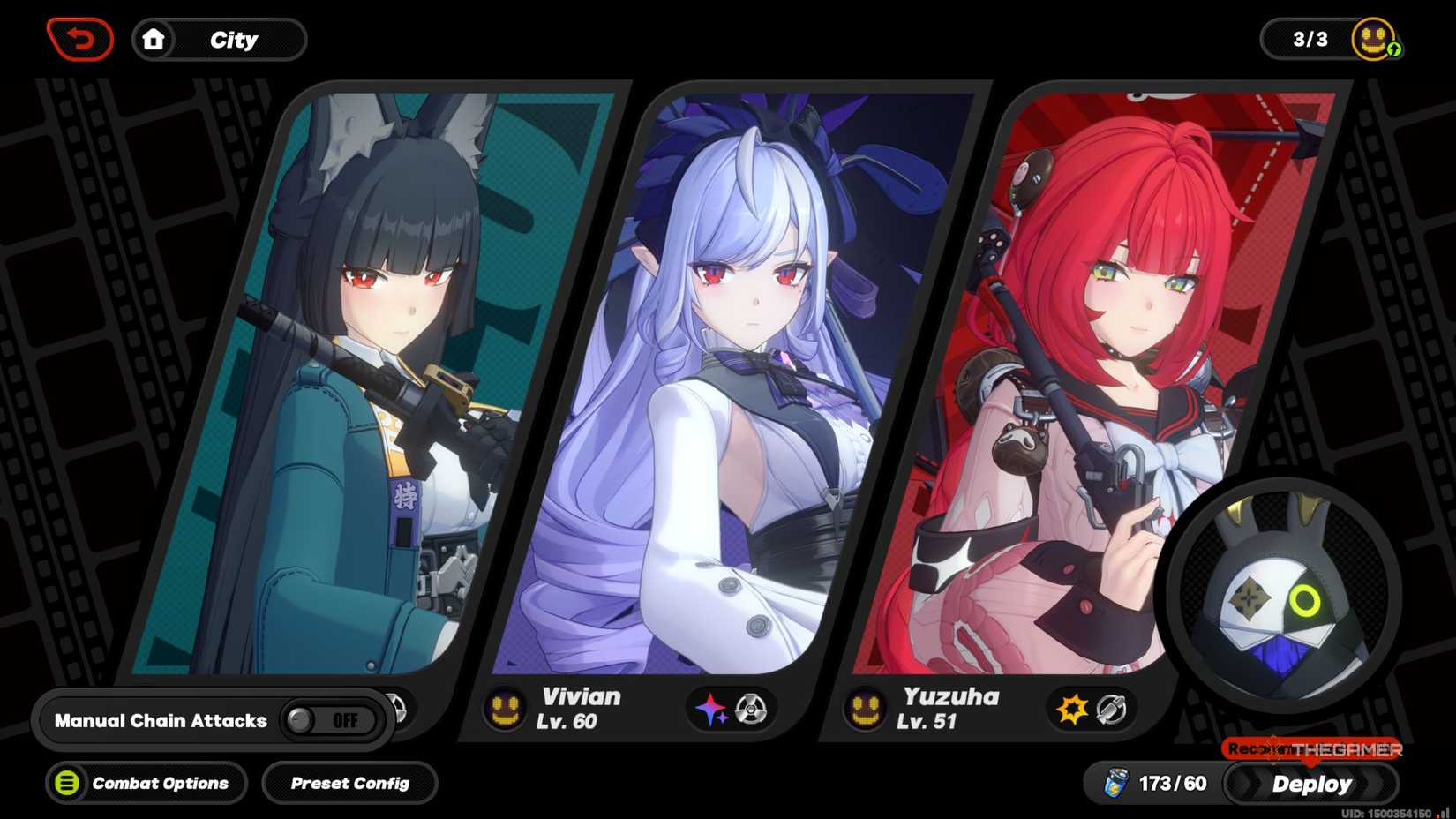The image size is (1456, 819).
Task: Click the red back arrow button
Action: (80, 39)
